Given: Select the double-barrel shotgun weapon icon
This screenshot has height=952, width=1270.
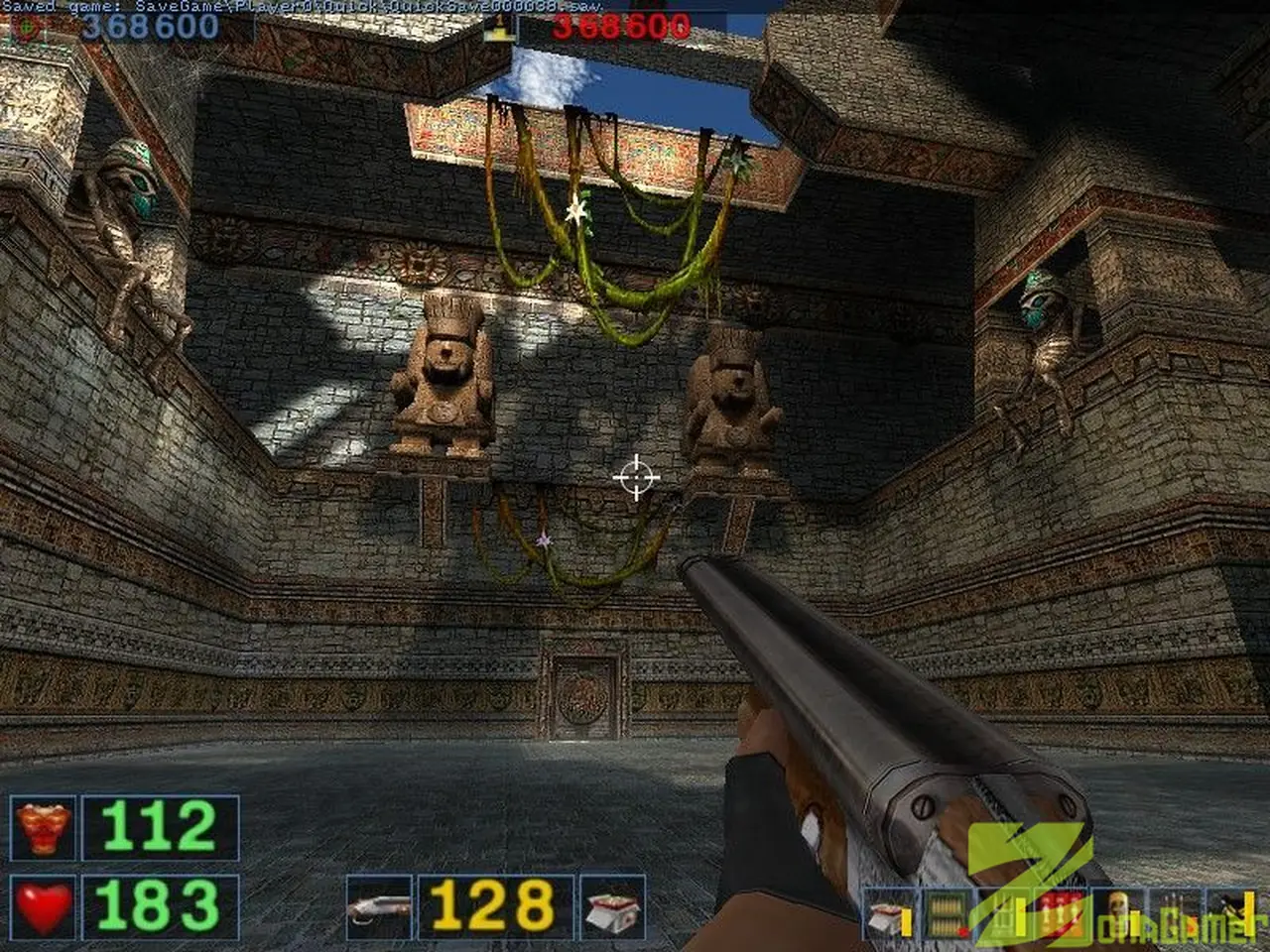Looking at the screenshot, I should coord(378,906).
